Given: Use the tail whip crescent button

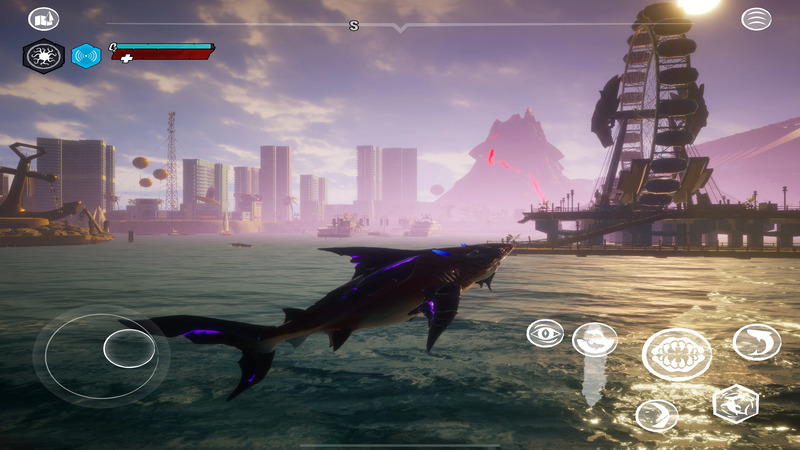Looking at the screenshot, I should coord(656,415).
